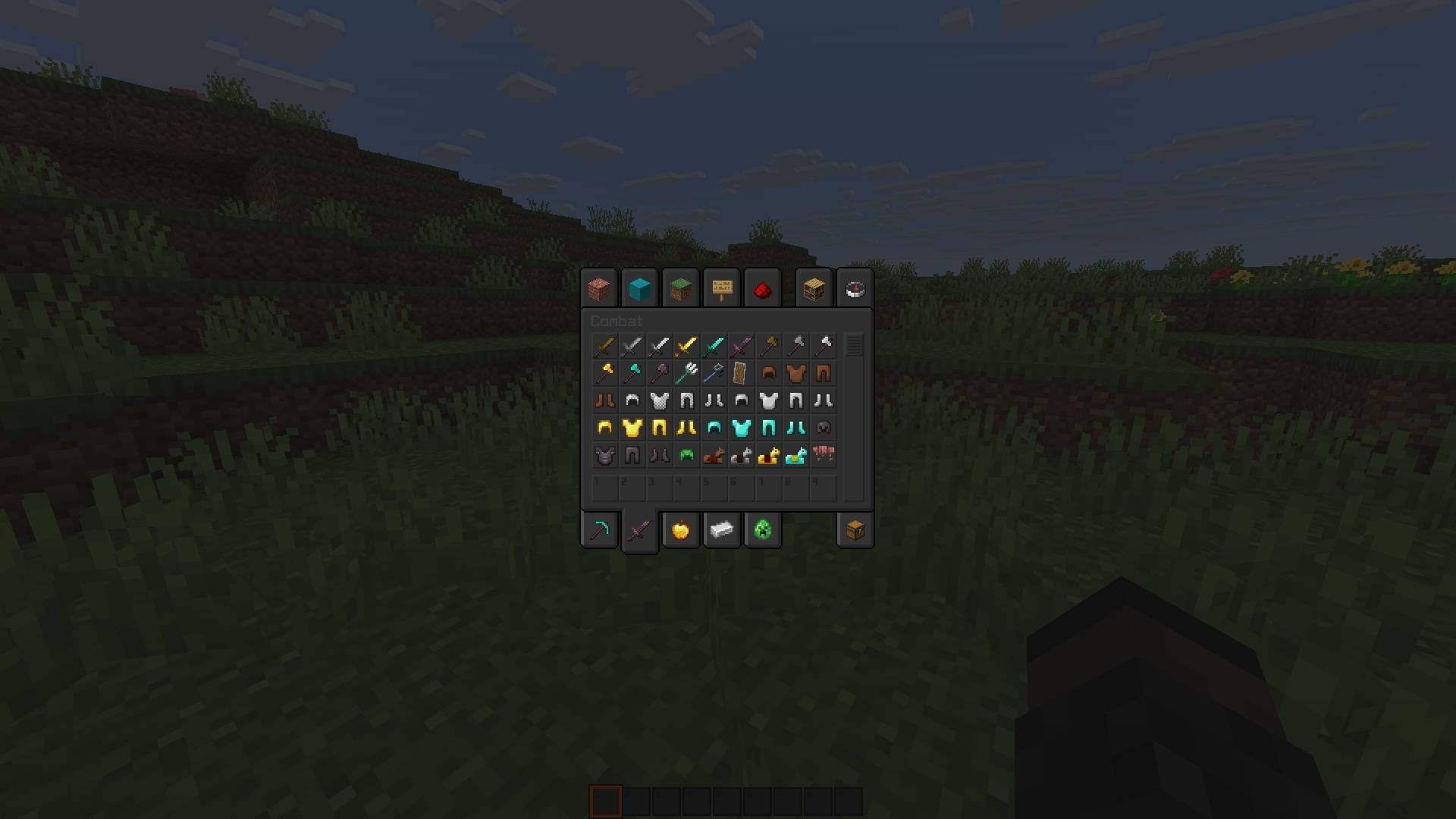Select the wooden sword
The image size is (1456, 819).
pyautogui.click(x=605, y=346)
